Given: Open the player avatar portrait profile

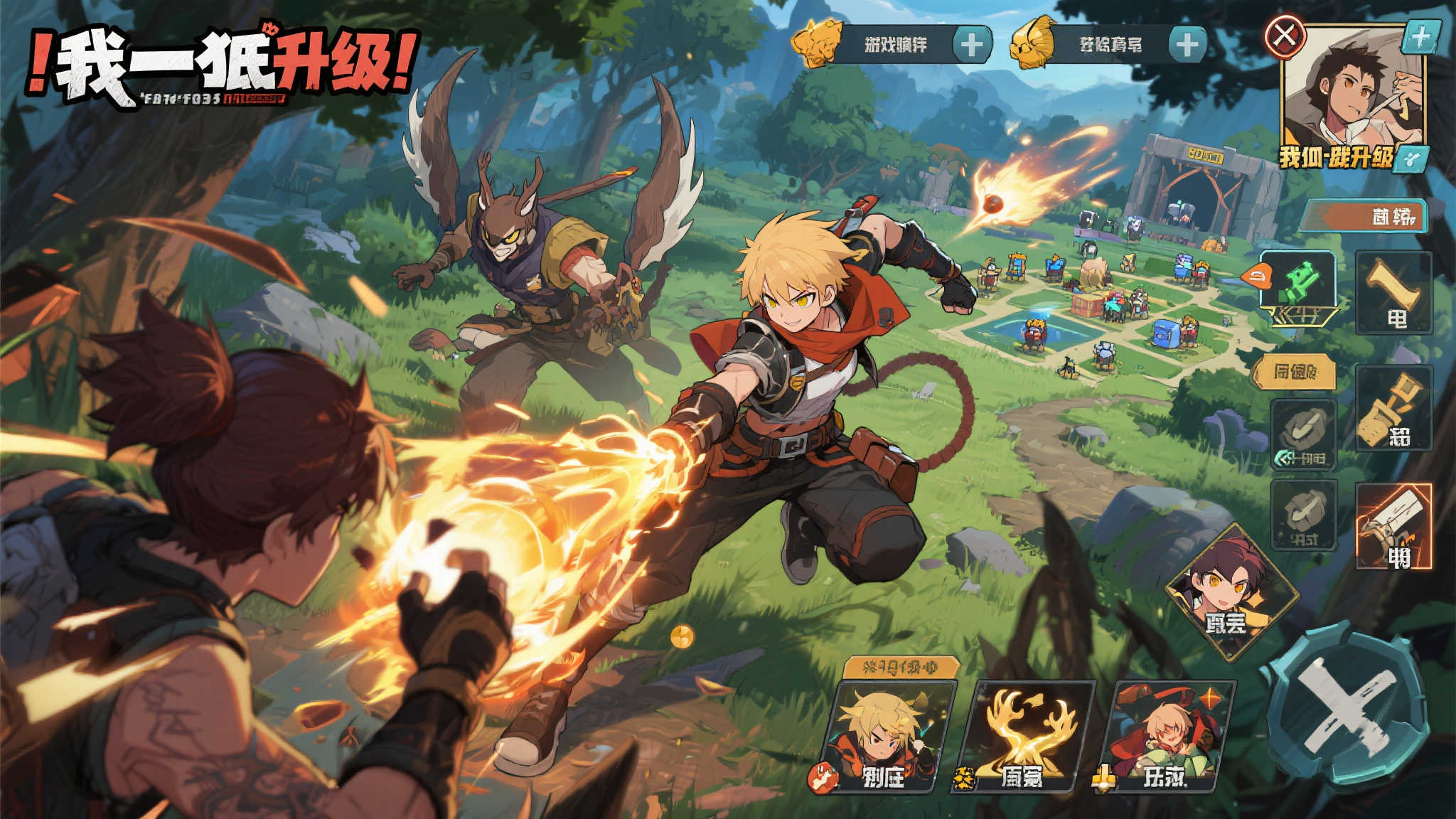Looking at the screenshot, I should [x=1351, y=89].
